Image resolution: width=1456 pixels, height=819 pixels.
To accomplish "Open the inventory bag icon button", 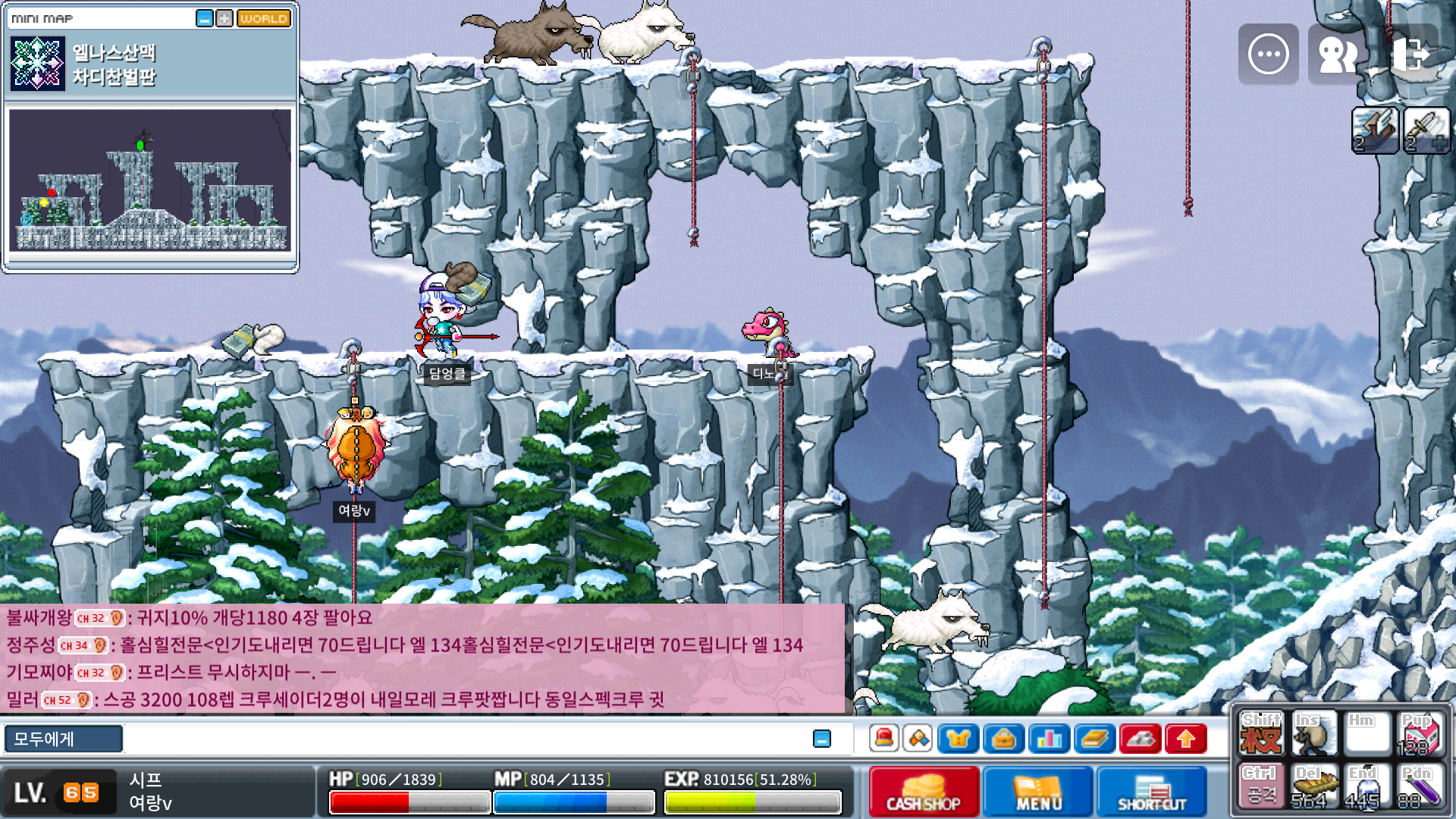I will 1003,739.
